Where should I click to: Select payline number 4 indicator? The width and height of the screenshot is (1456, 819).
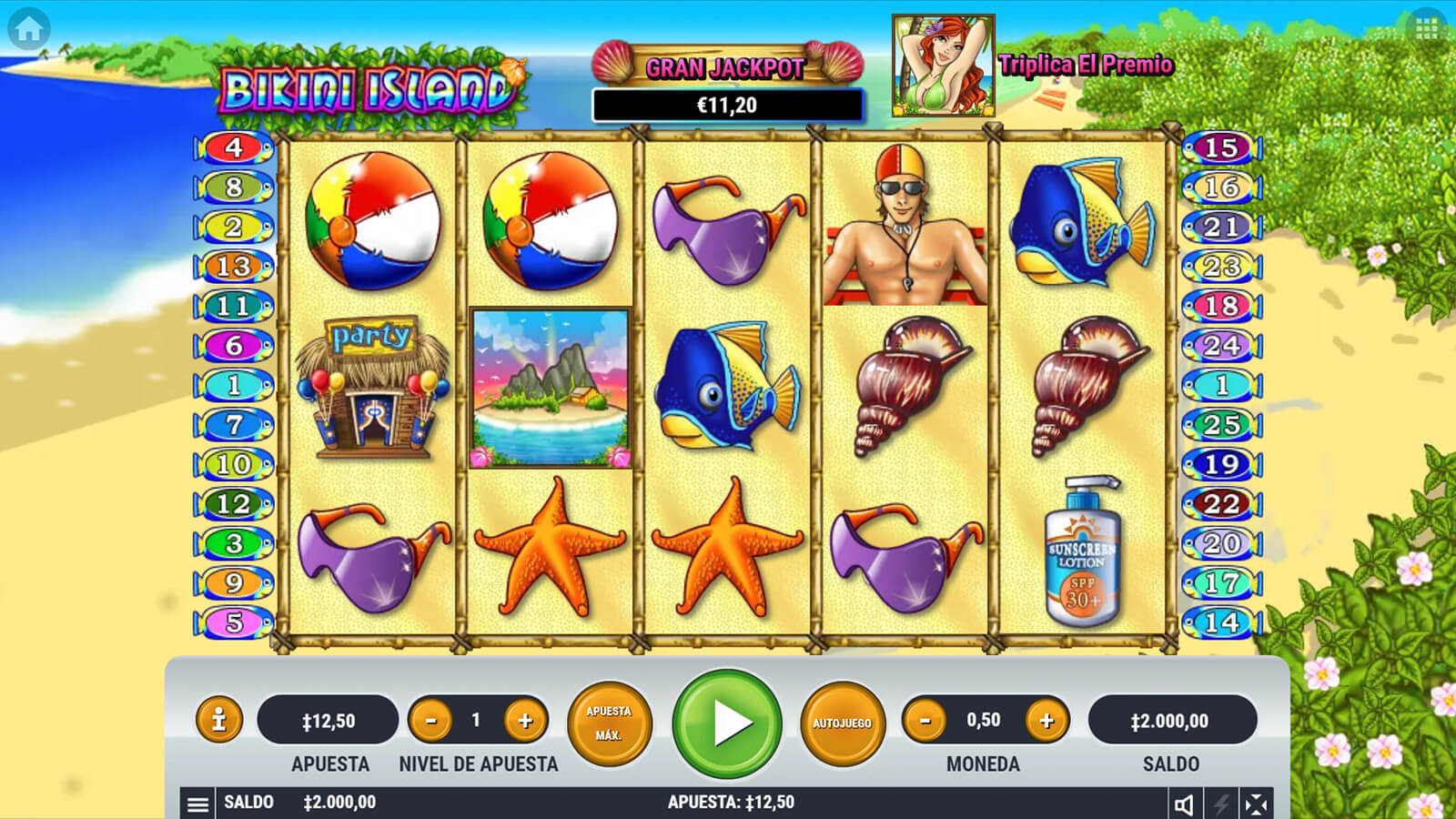tap(234, 147)
